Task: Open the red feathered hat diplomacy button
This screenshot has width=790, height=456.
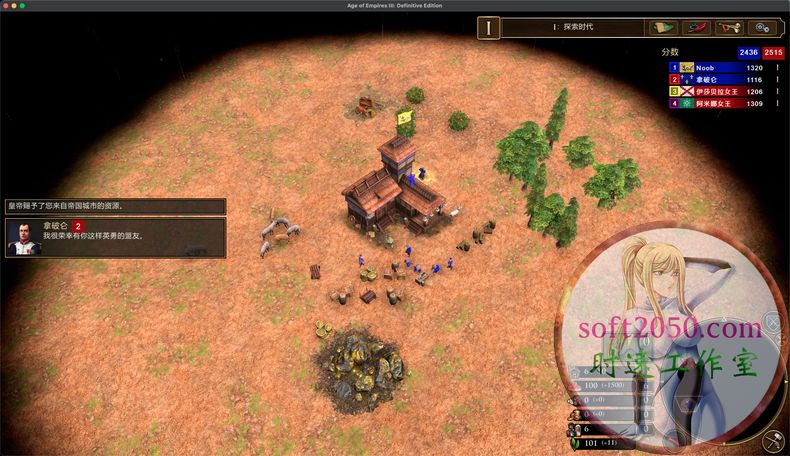Action: [699, 27]
